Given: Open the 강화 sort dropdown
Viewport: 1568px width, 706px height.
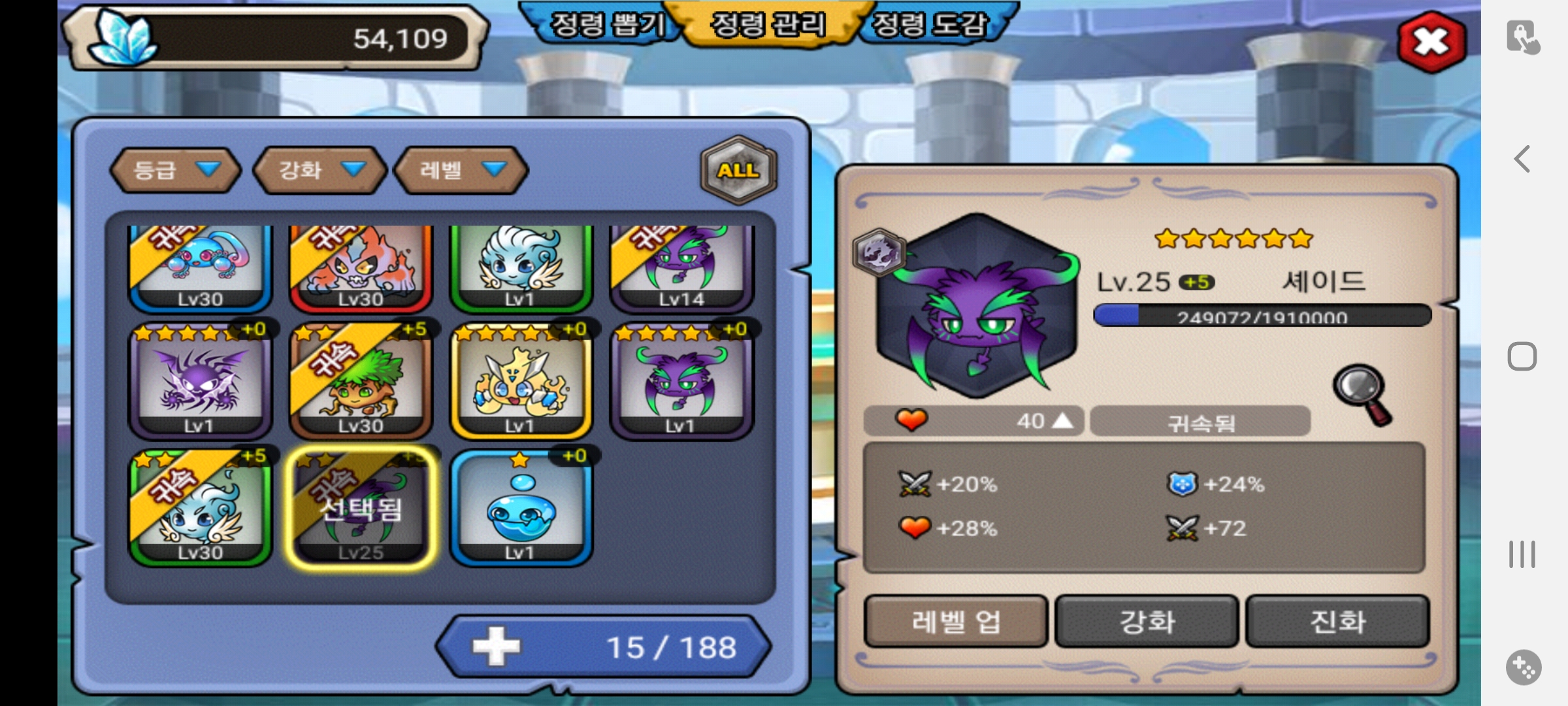Looking at the screenshot, I should (x=320, y=171).
